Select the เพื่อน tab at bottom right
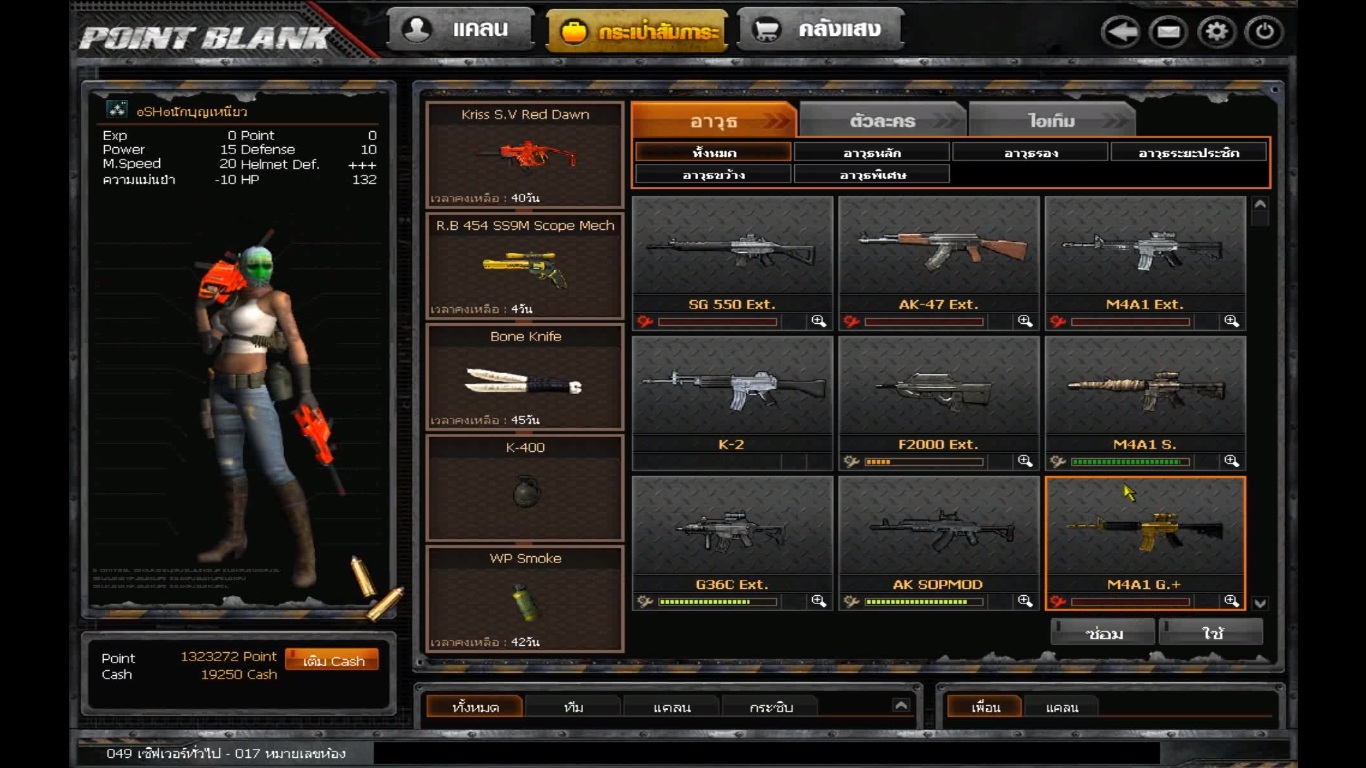This screenshot has width=1366, height=768. tap(984, 707)
